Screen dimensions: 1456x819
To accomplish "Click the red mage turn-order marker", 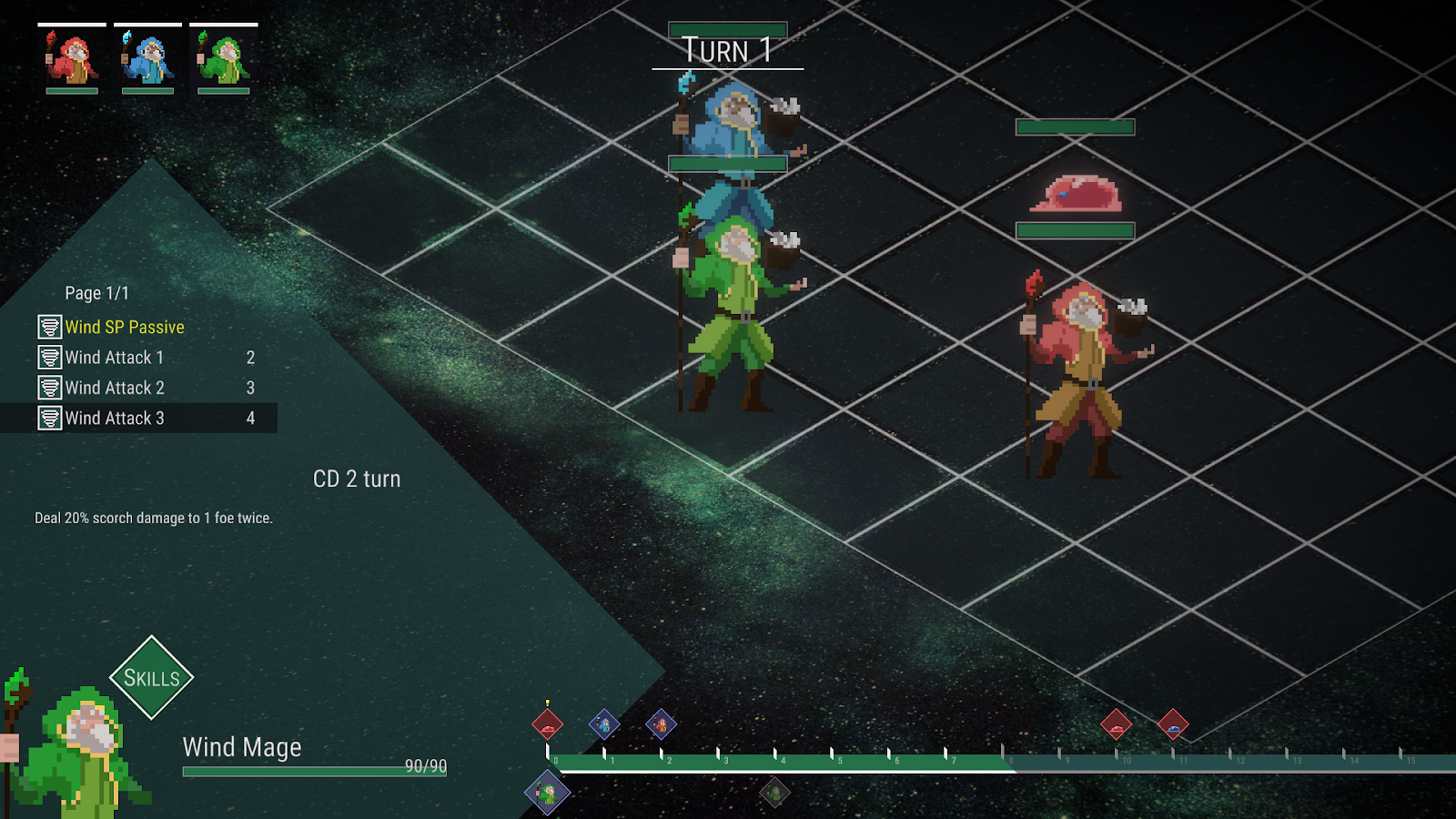I will 662,724.
